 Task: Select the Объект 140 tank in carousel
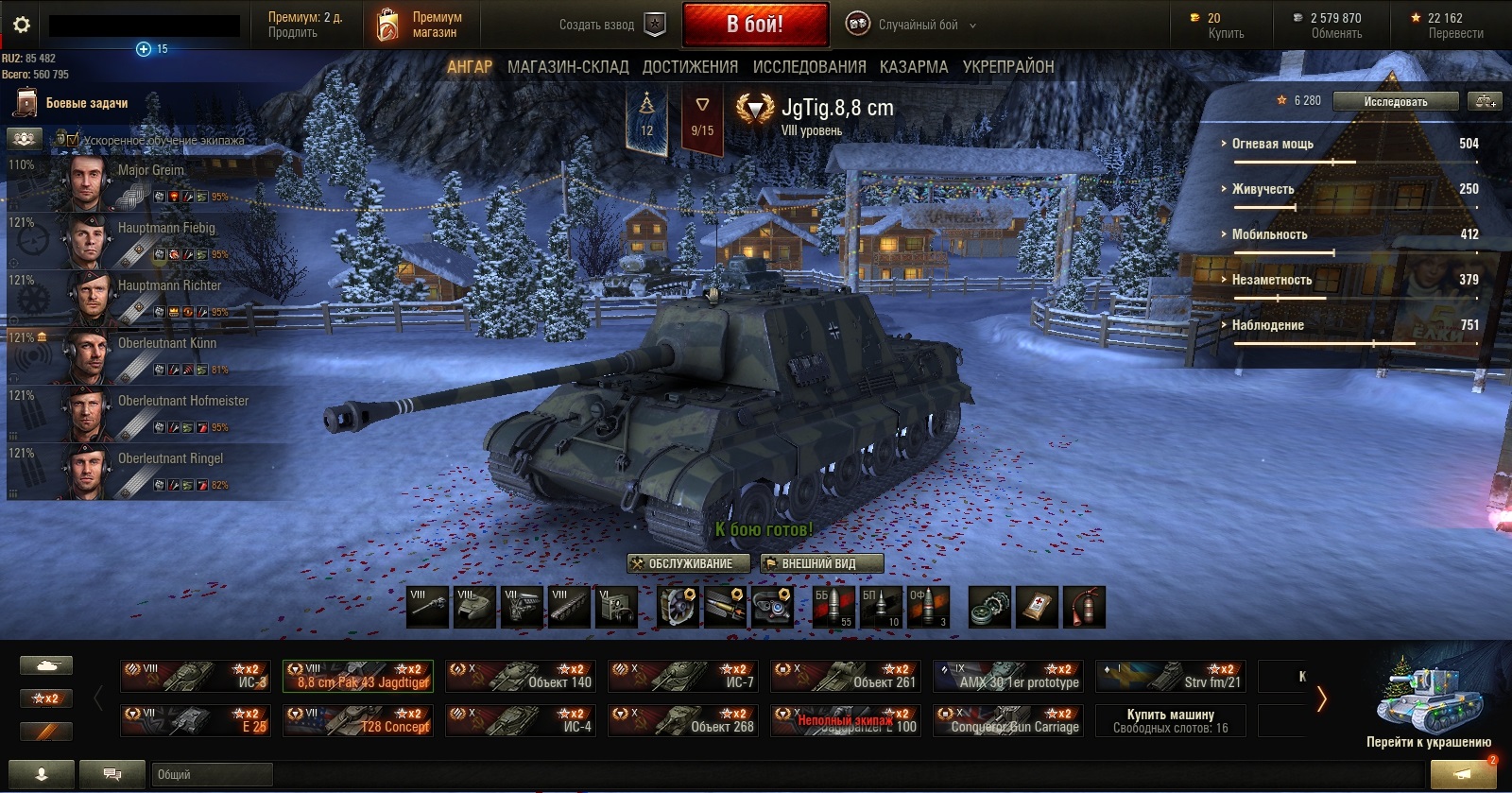click(520, 676)
